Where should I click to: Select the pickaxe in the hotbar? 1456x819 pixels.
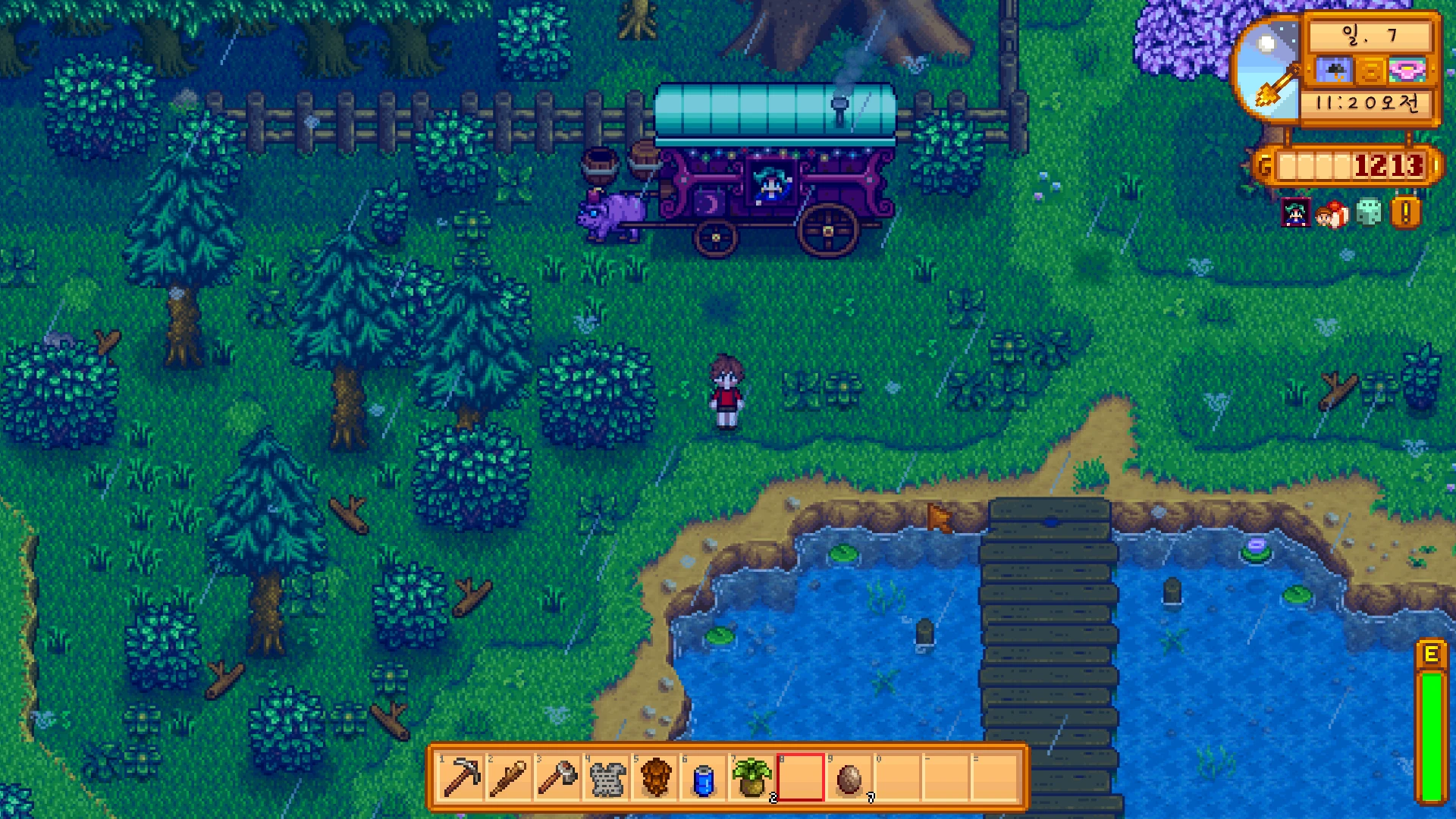tap(461, 777)
